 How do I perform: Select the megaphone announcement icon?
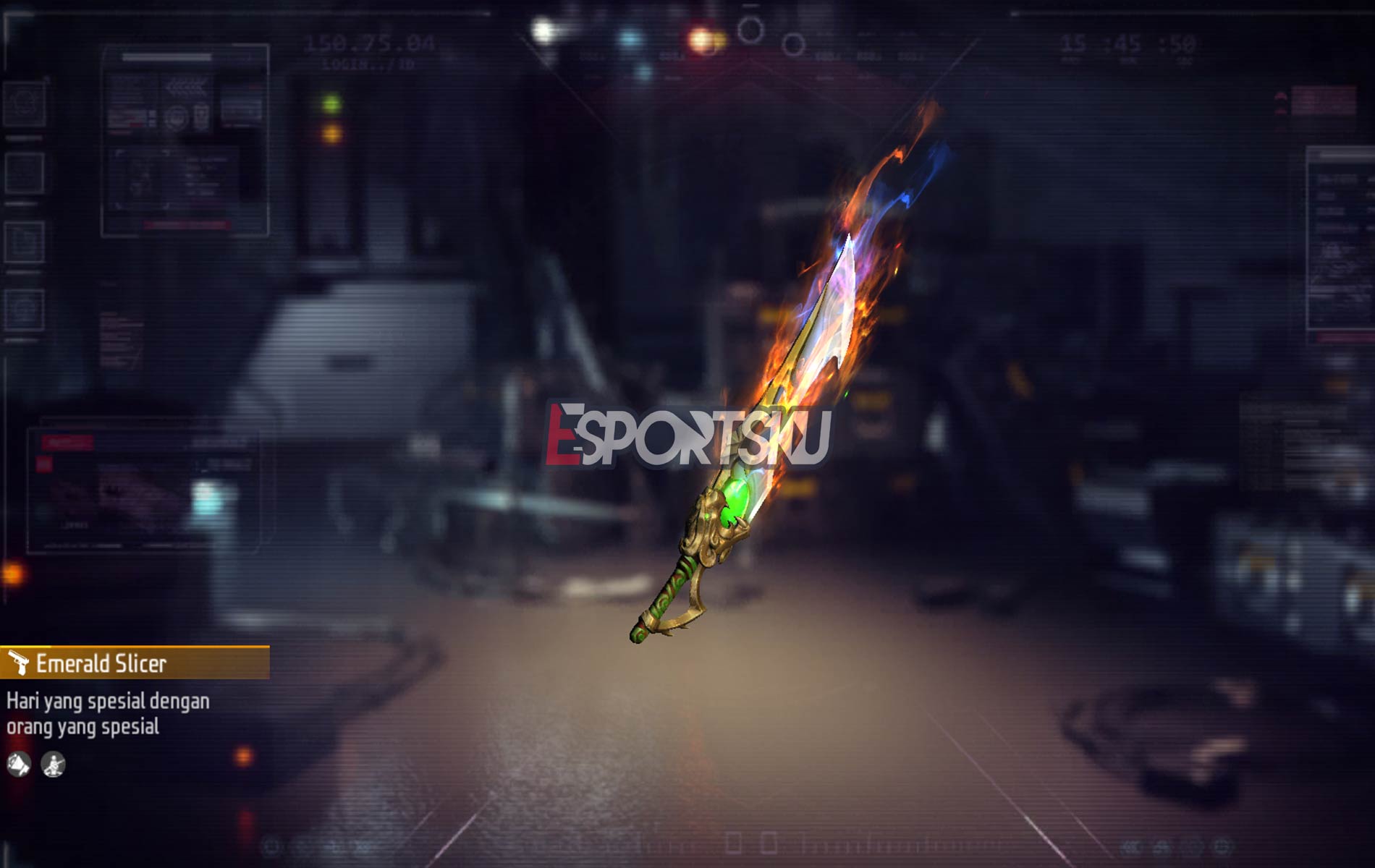pyautogui.click(x=18, y=764)
